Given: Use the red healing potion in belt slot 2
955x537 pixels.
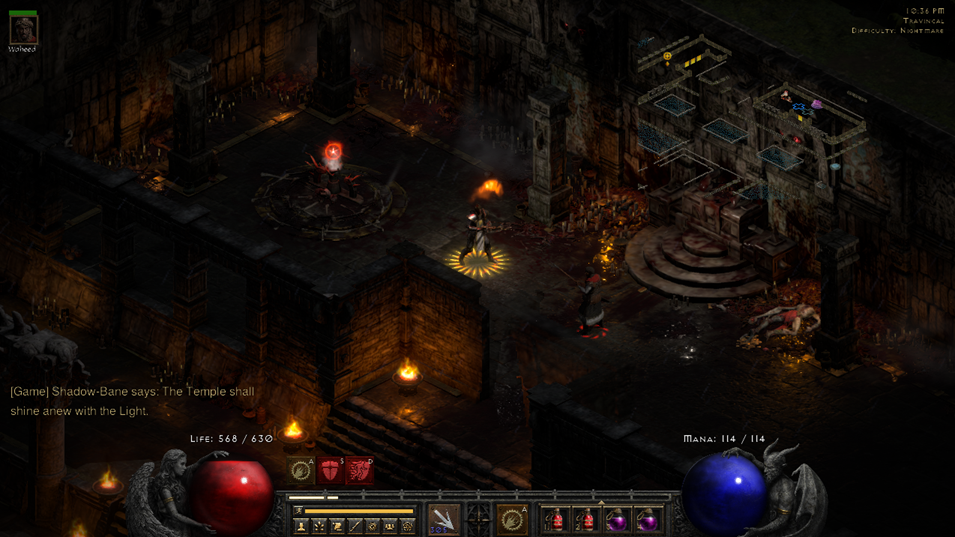Looking at the screenshot, I should (x=586, y=519).
